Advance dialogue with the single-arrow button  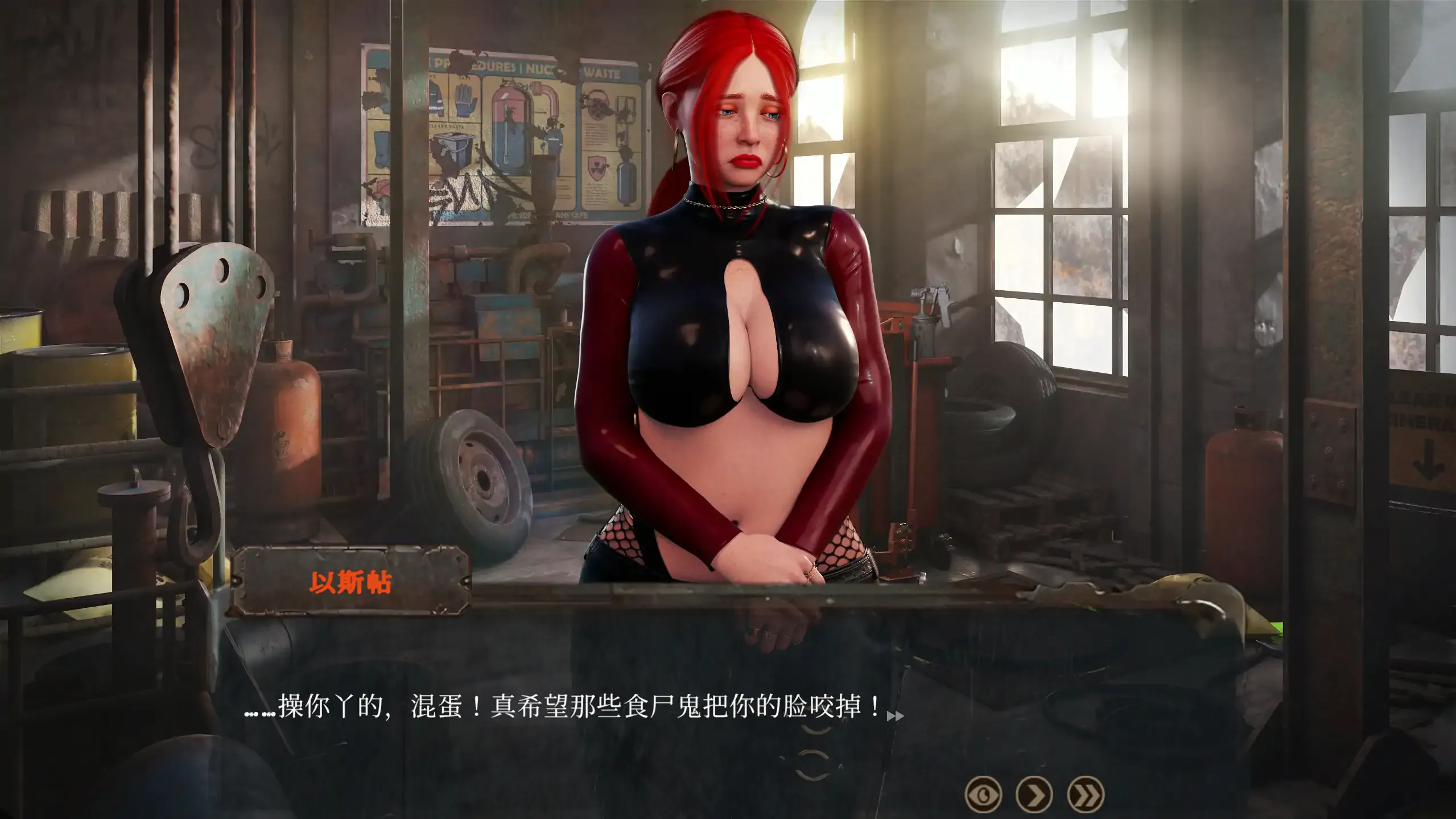coord(1034,793)
